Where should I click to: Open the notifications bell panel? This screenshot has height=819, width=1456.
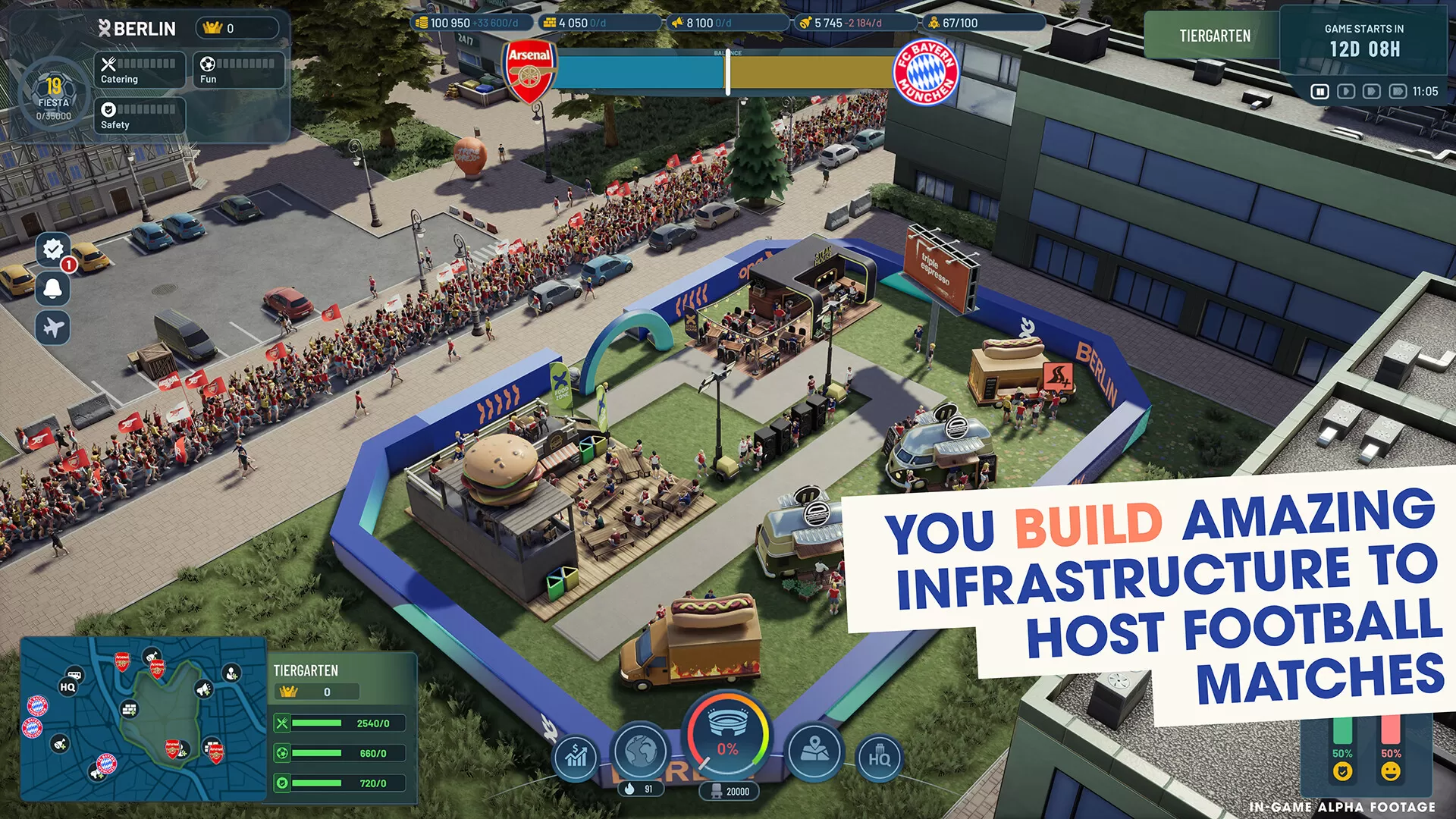52,290
